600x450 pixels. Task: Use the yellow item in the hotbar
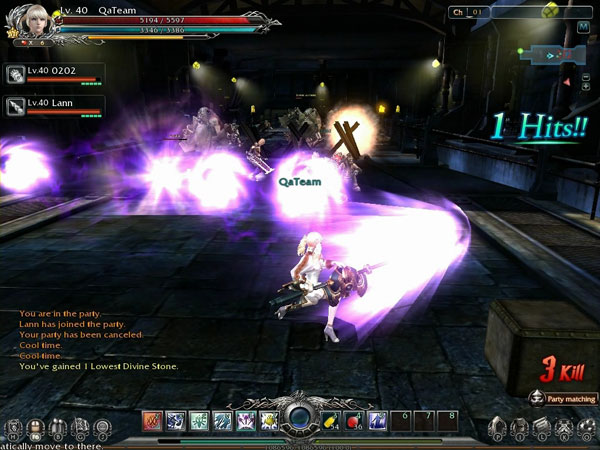coord(330,421)
